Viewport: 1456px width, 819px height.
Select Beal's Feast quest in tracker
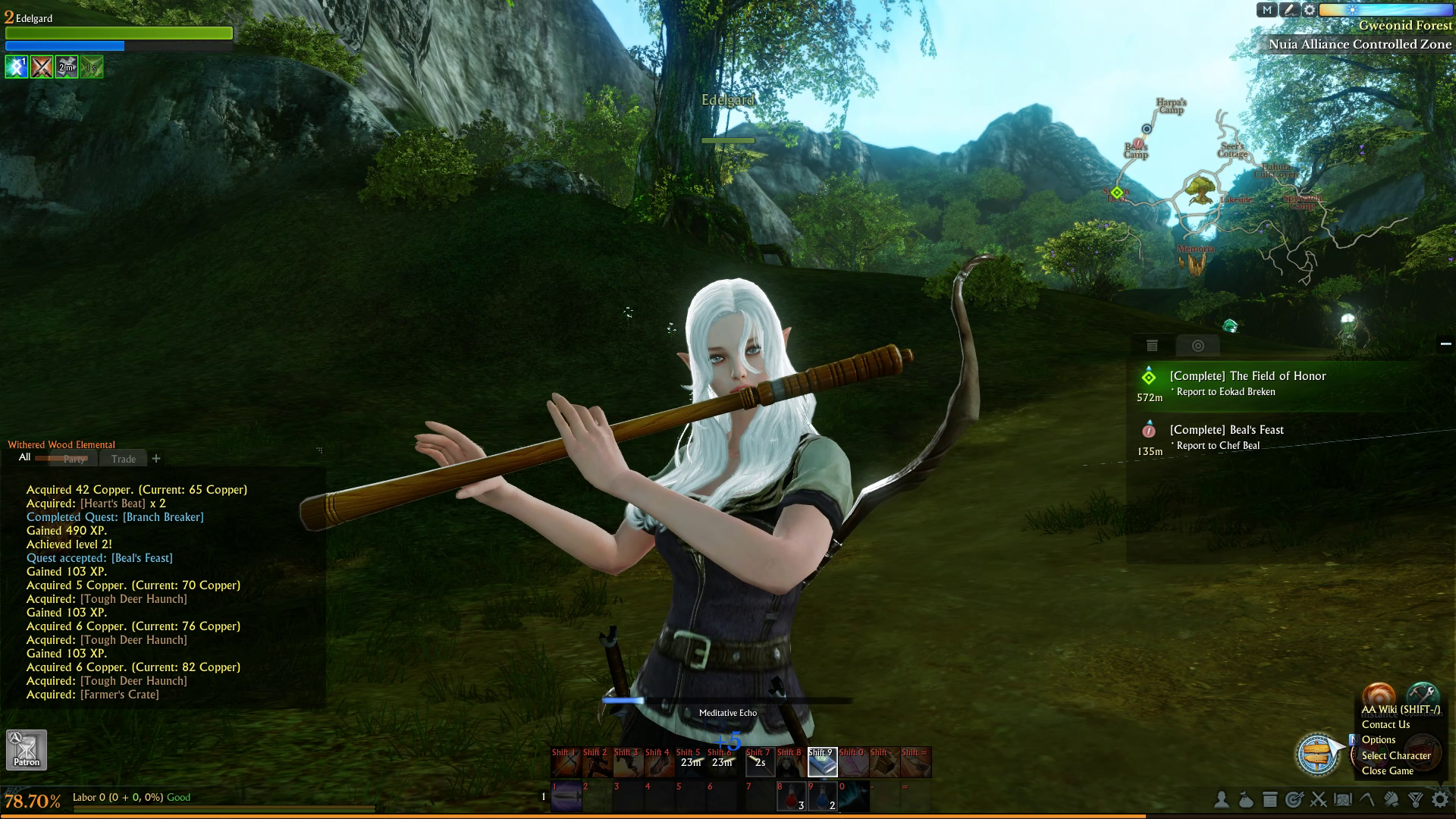point(1226,430)
